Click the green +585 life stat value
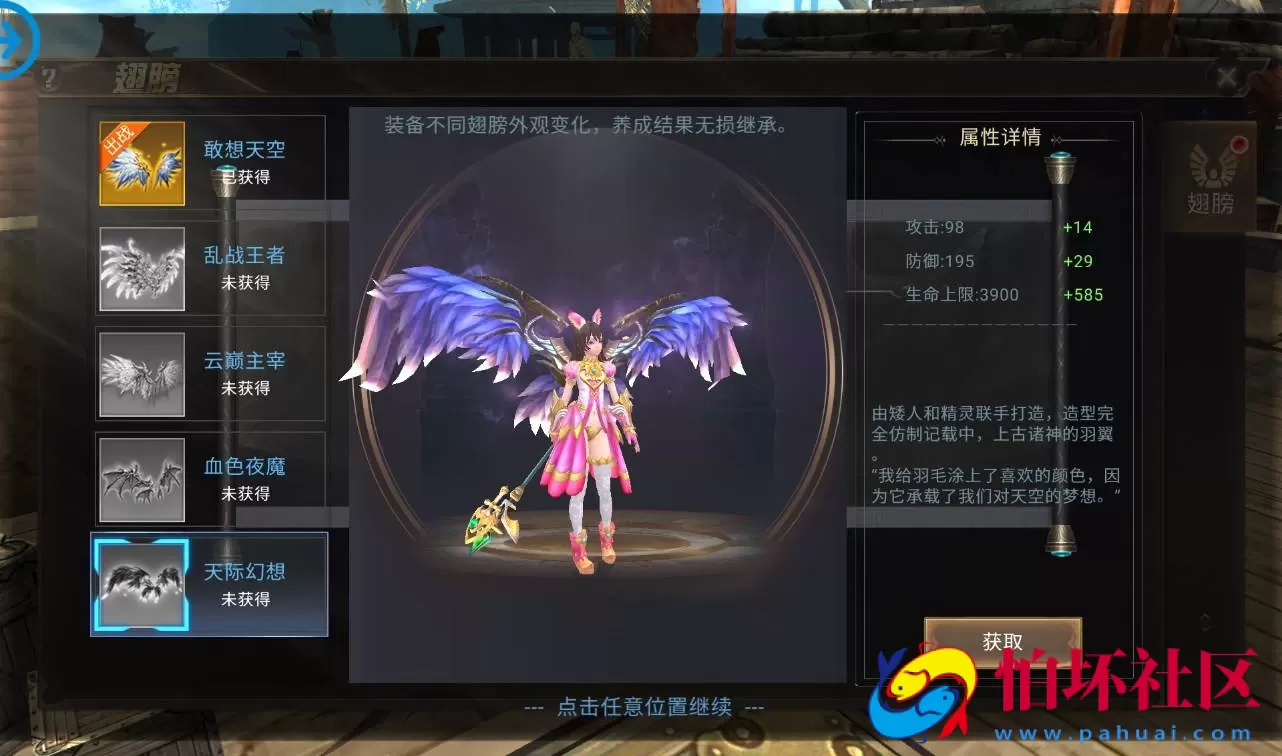This screenshot has height=756, width=1282. pyautogui.click(x=1083, y=295)
